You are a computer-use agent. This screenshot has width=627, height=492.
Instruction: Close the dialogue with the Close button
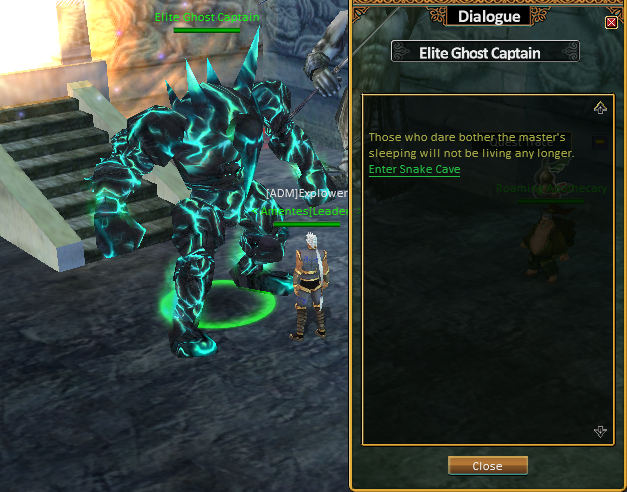pyautogui.click(x=487, y=466)
